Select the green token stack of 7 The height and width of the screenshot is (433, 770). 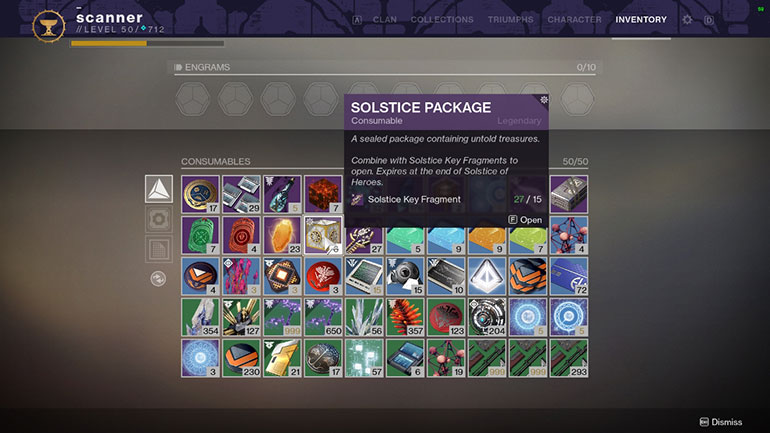click(x=200, y=235)
